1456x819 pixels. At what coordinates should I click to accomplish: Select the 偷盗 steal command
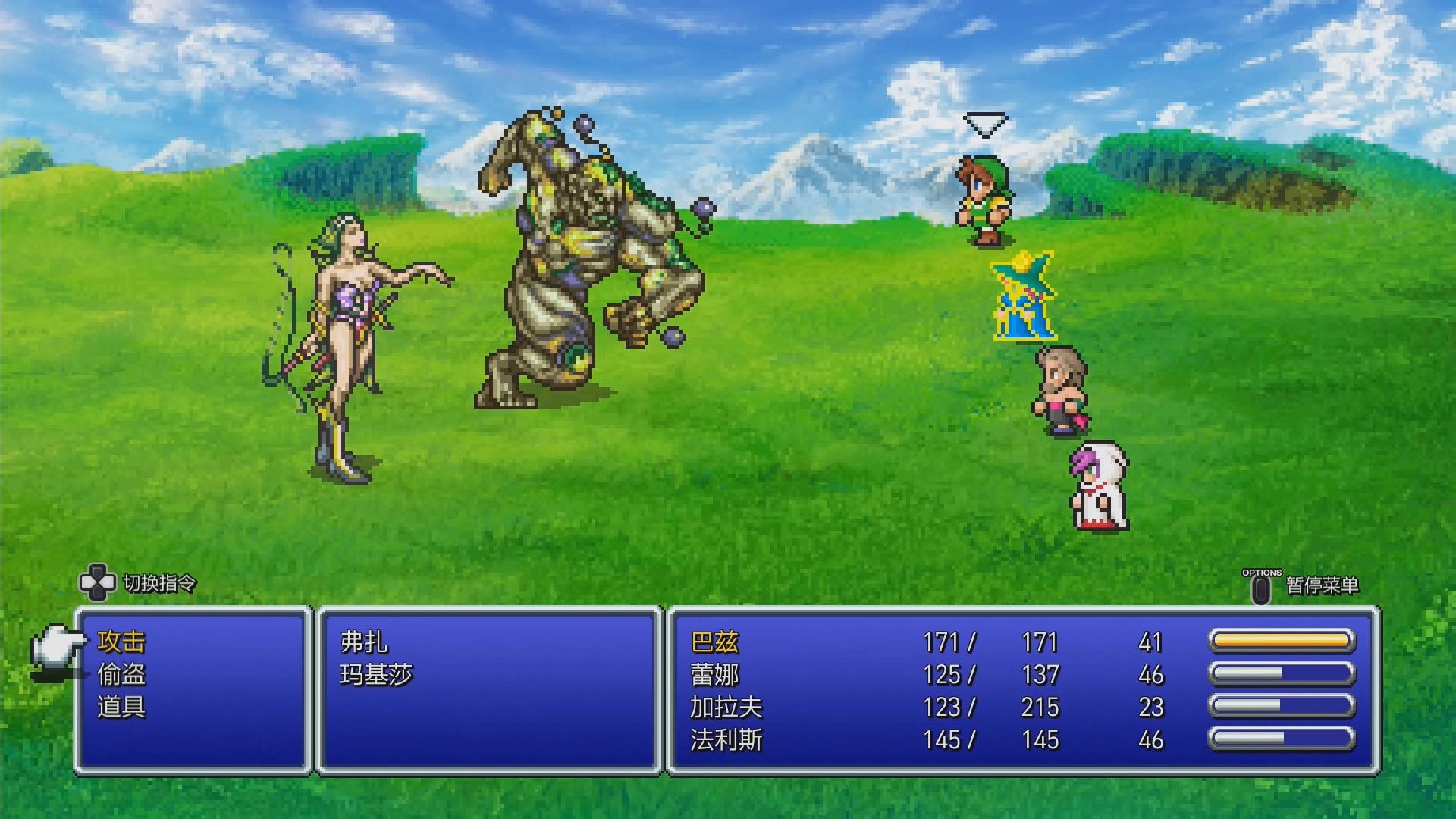pyautogui.click(x=121, y=675)
